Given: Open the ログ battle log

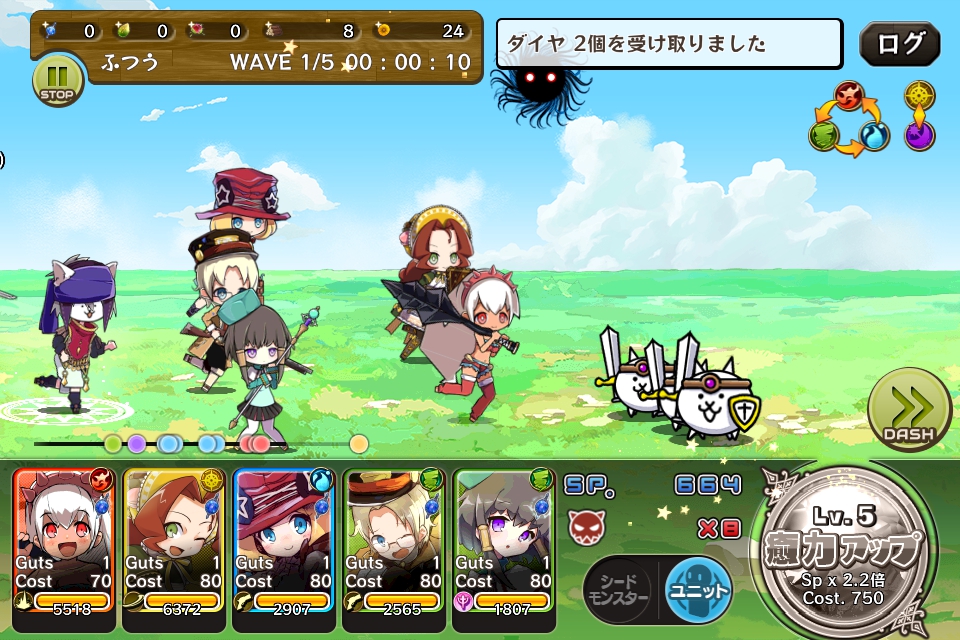Looking at the screenshot, I should [899, 44].
